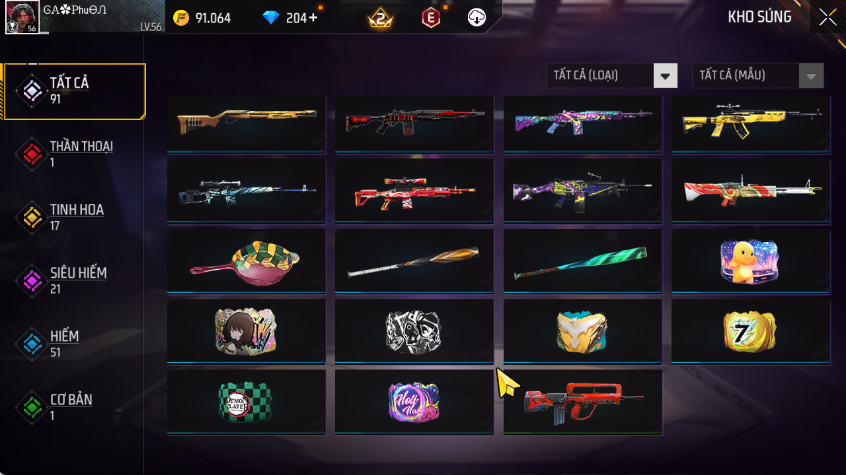Pick the number 7 gold gloo wall
The width and height of the screenshot is (846, 475).
(750, 331)
